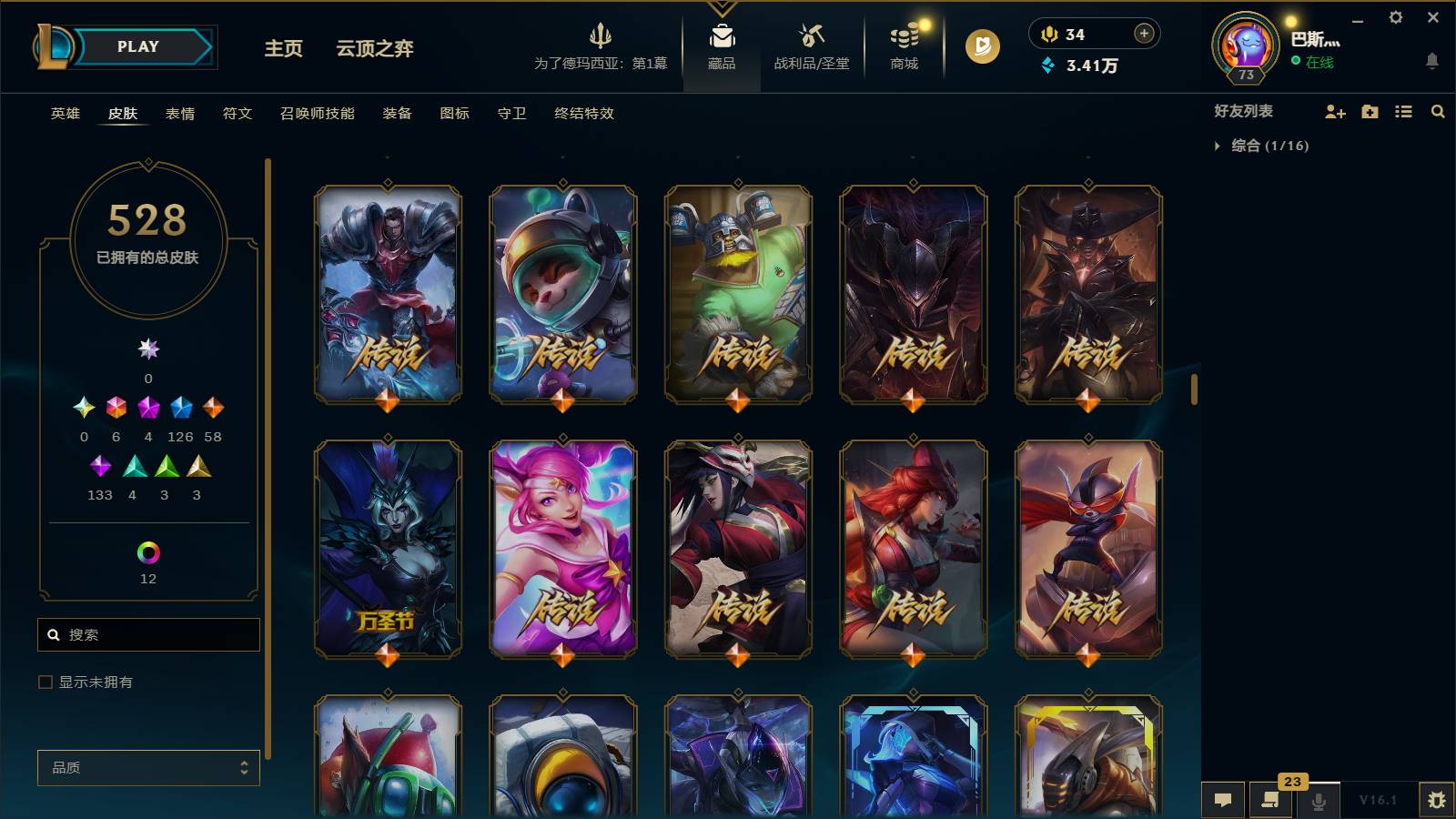Open the 品质 quality dropdown
Viewport: 1456px width, 819px height.
coord(148,767)
